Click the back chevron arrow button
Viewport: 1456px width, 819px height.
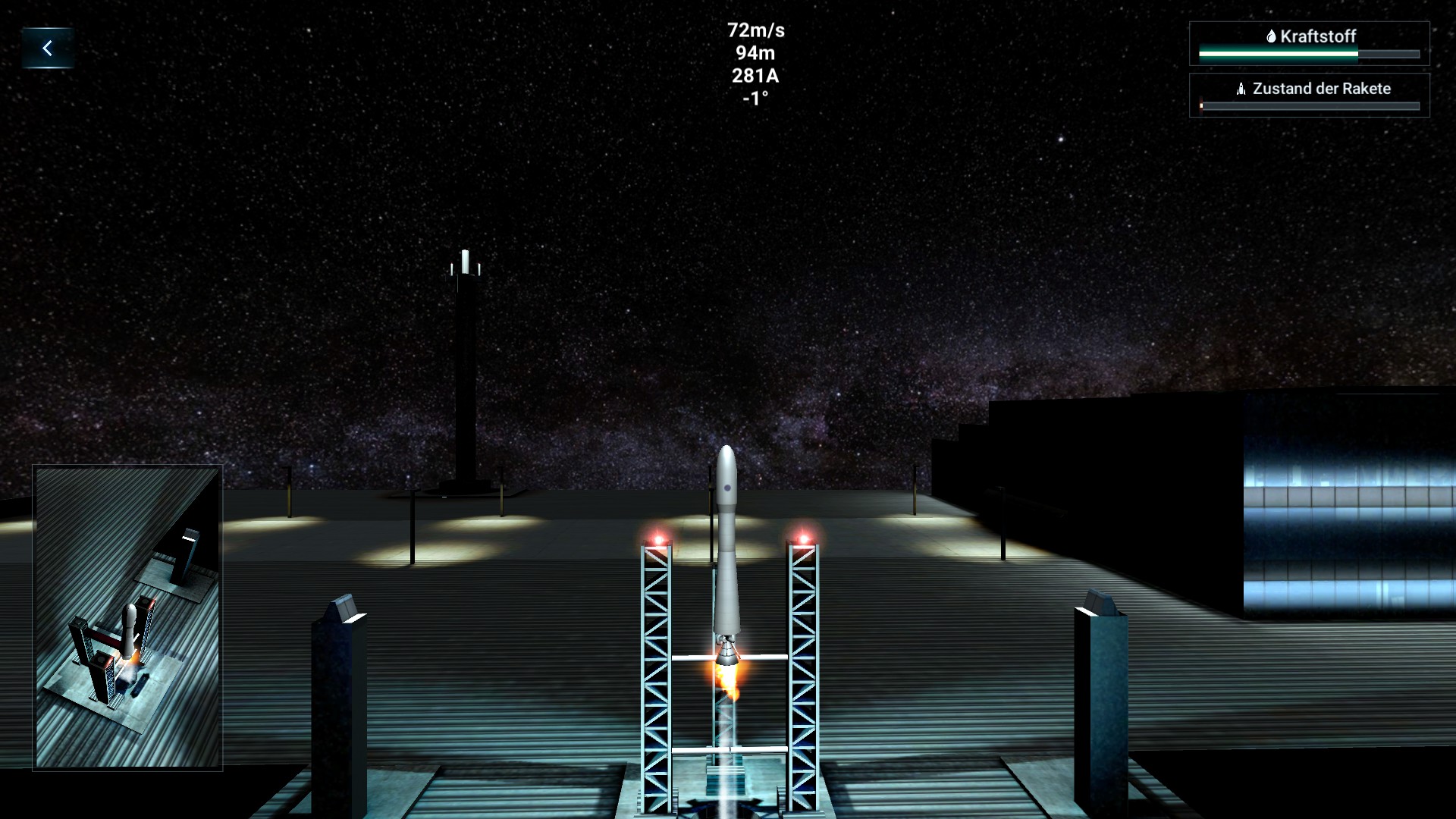coord(49,46)
